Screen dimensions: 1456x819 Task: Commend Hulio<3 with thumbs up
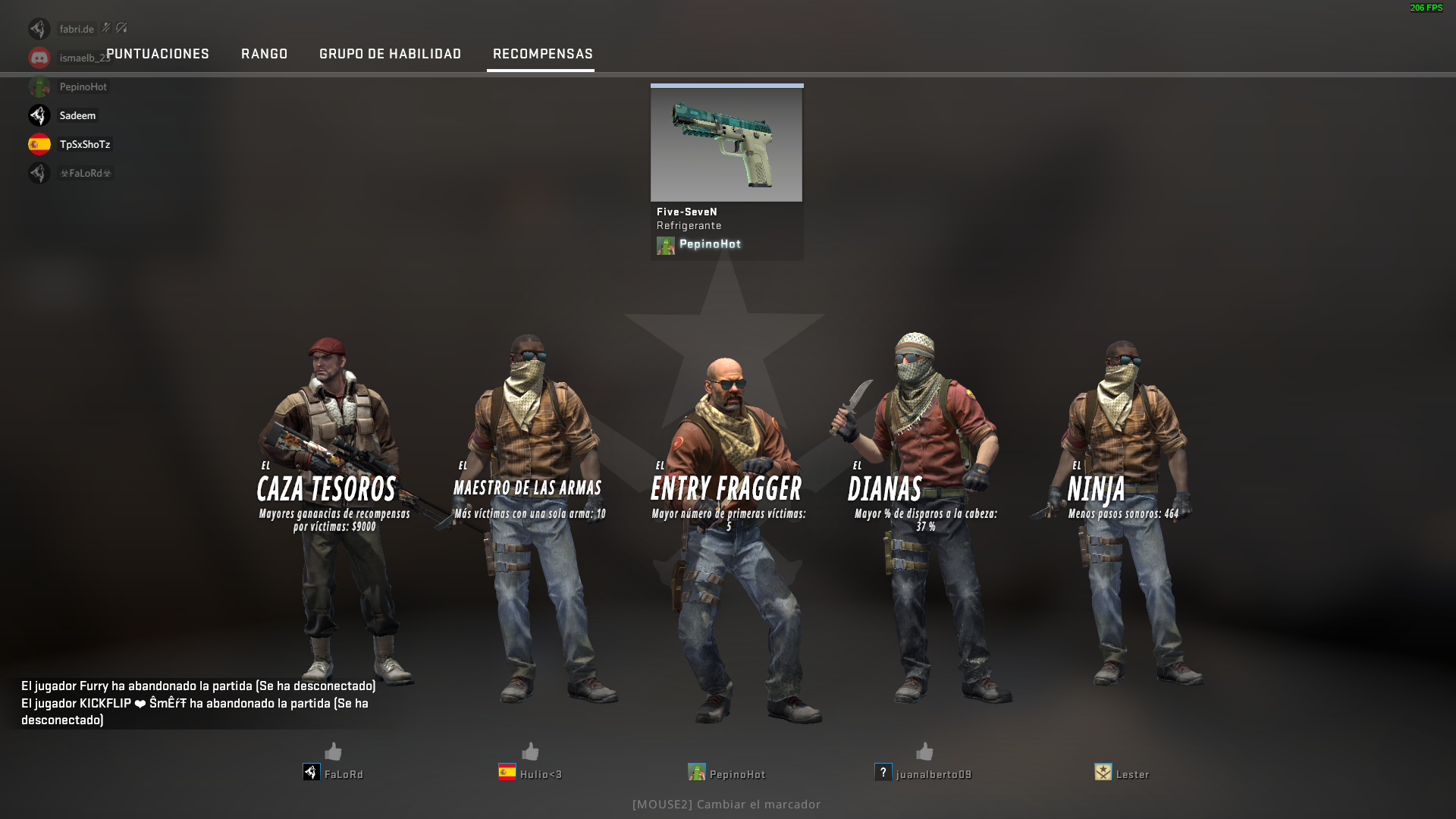(x=530, y=752)
